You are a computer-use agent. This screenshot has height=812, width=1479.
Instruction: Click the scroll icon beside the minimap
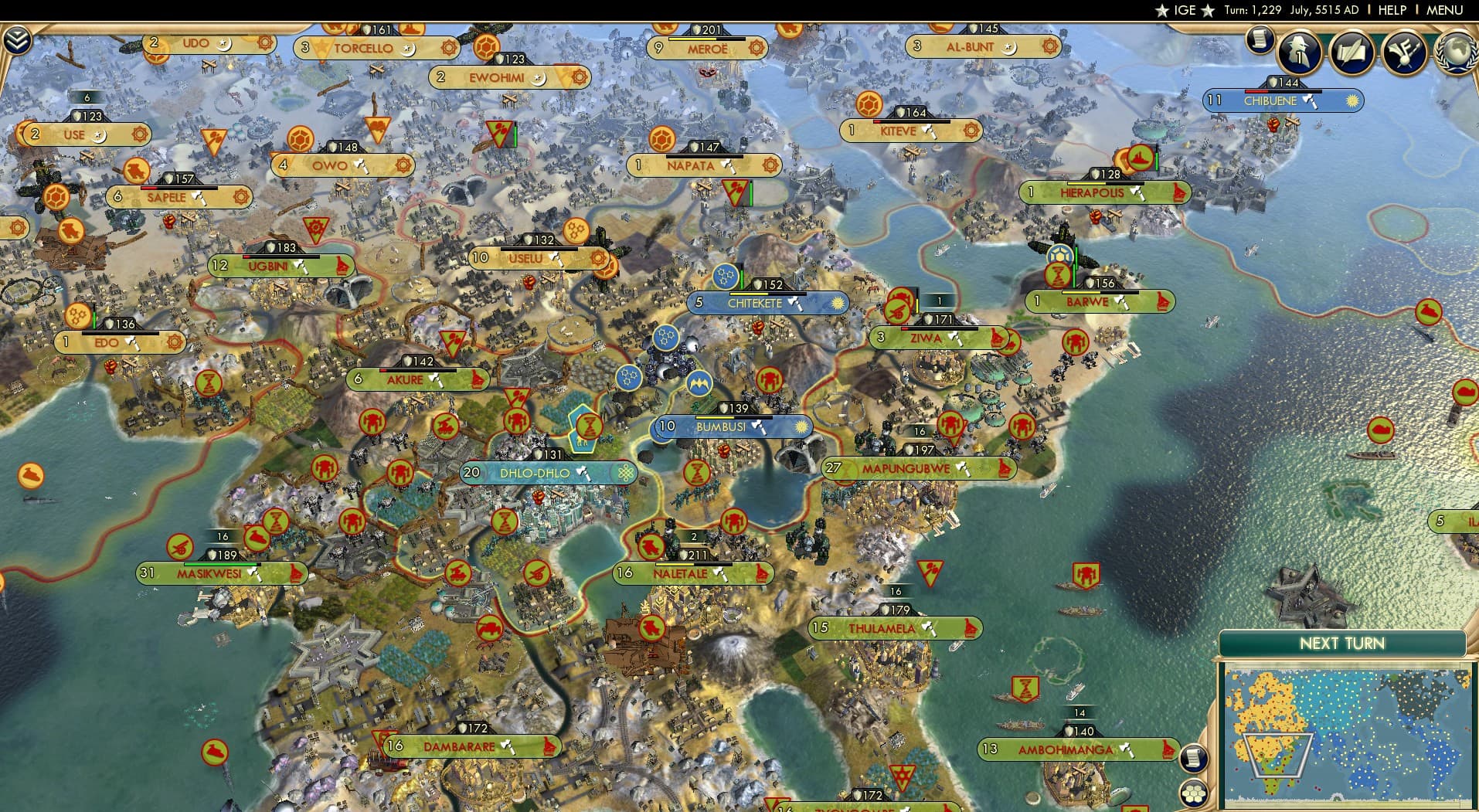click(x=1194, y=757)
